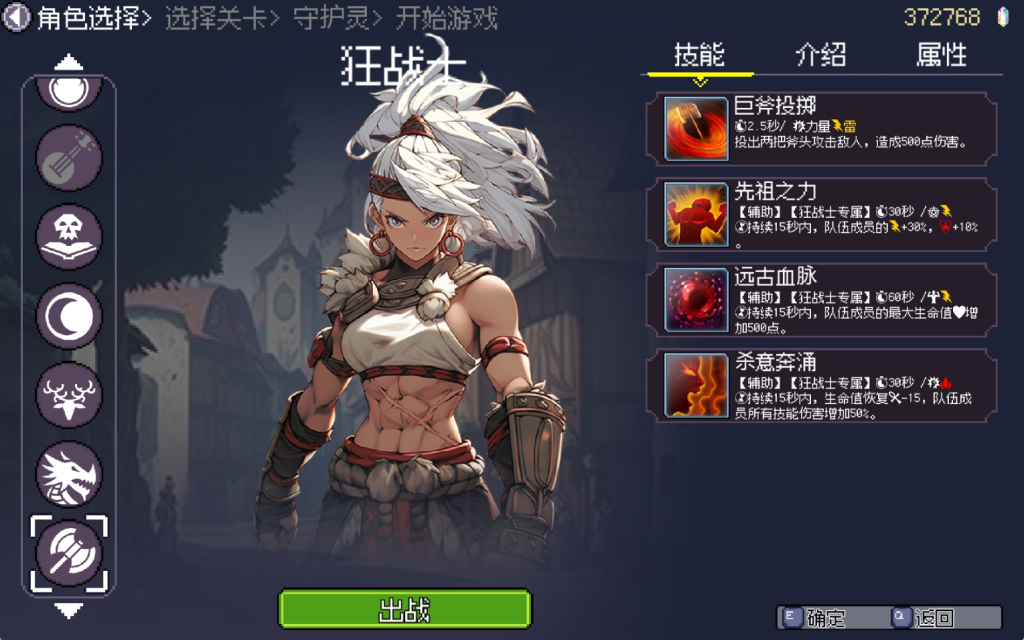Select the battle axe berserker icon
This screenshot has width=1024, height=640.
(69, 552)
